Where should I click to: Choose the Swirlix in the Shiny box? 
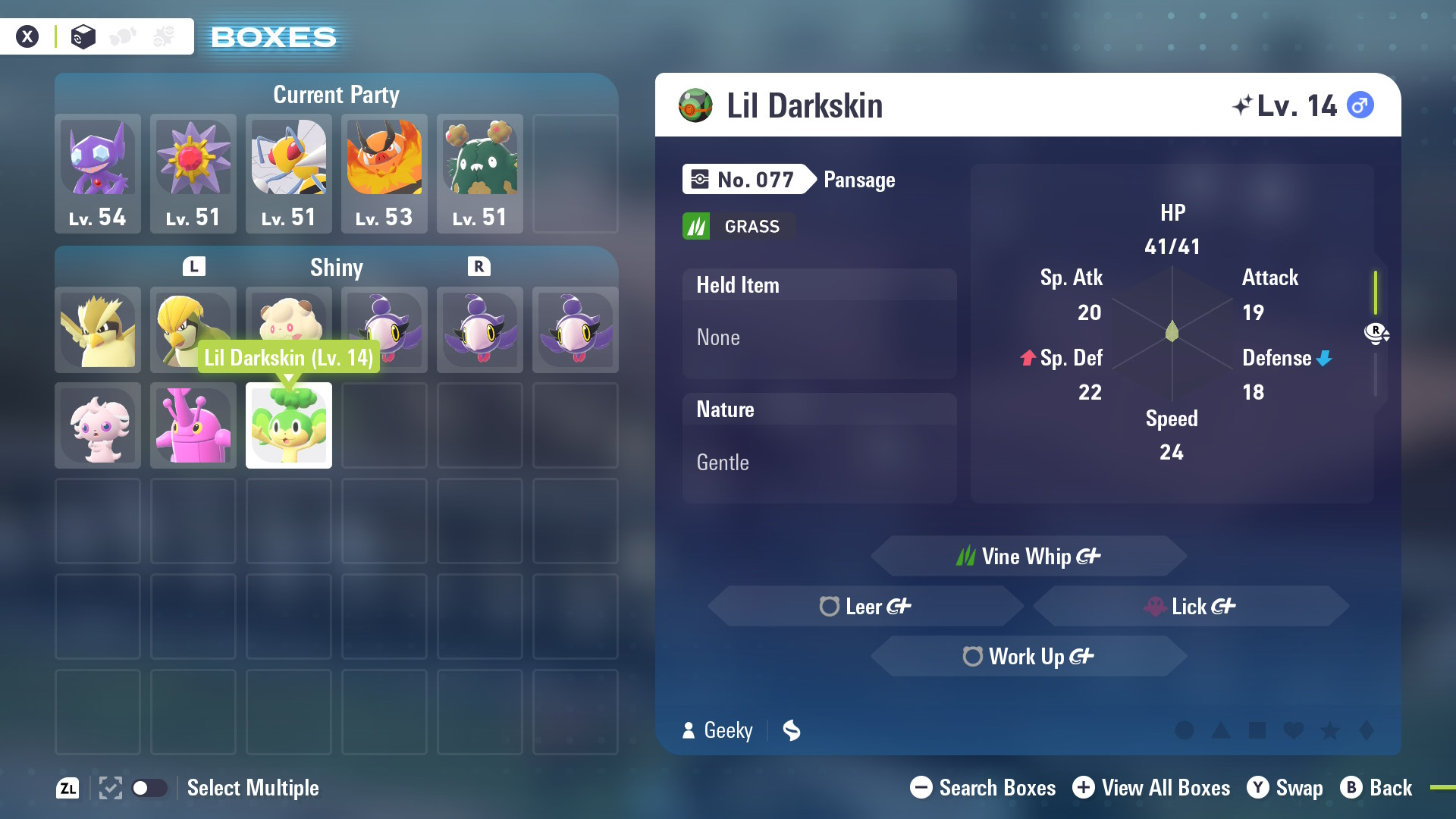coord(289,318)
